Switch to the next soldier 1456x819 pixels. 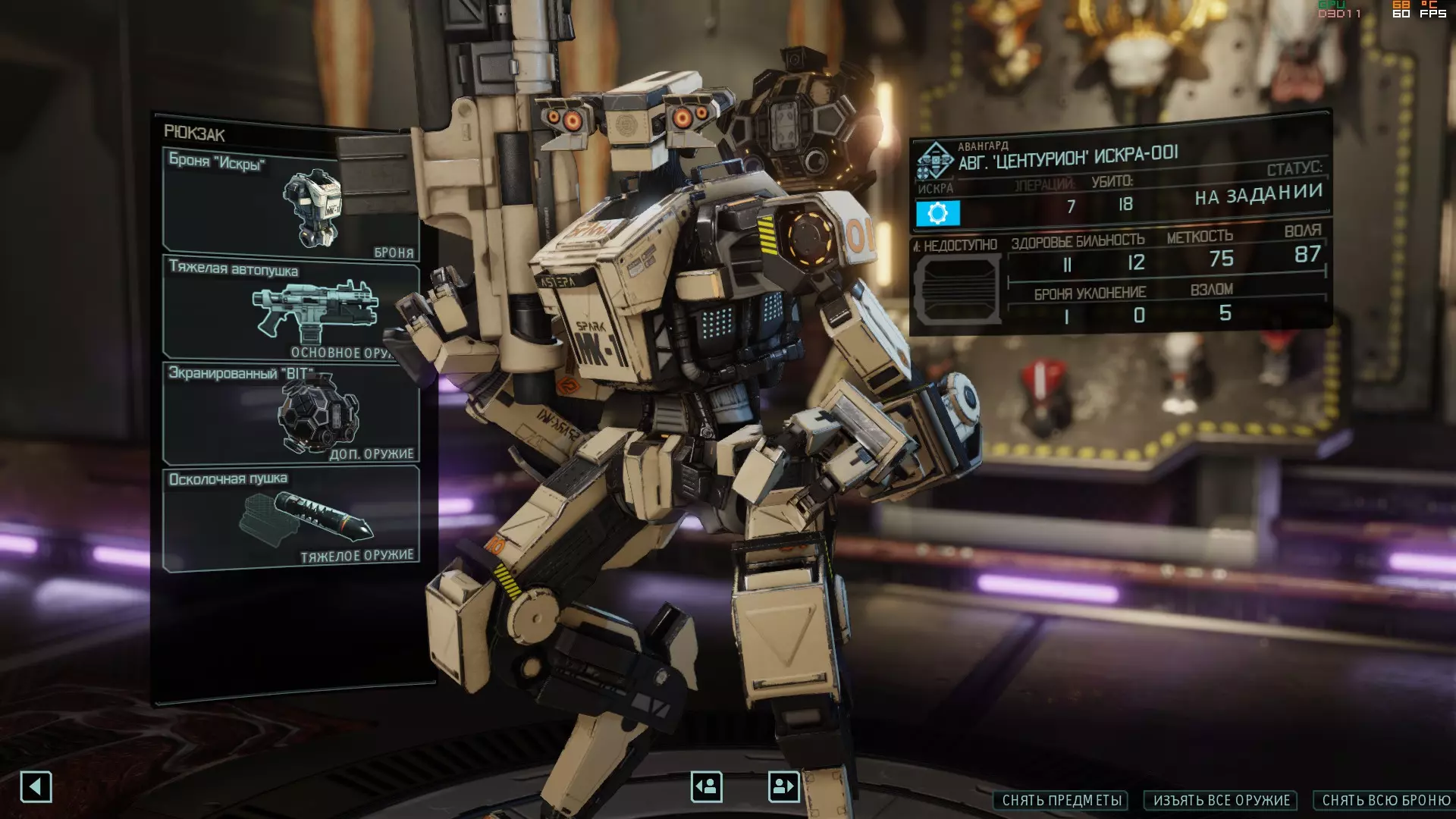[x=783, y=786]
